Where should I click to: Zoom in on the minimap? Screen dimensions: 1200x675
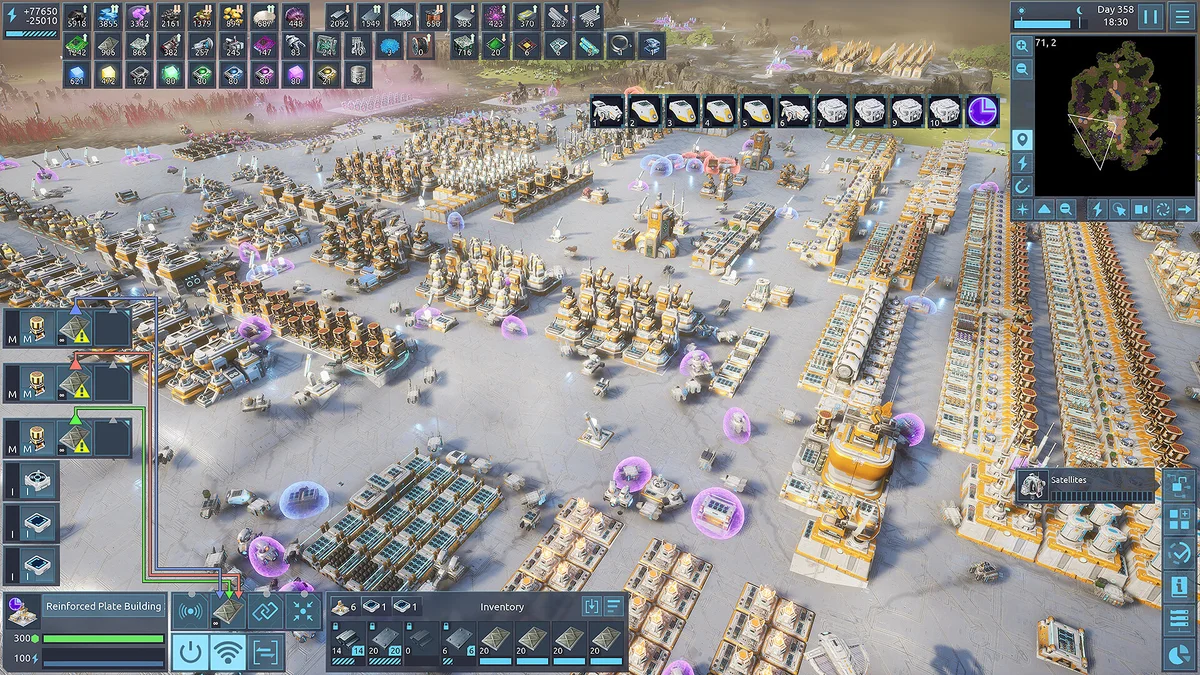tap(1022, 46)
